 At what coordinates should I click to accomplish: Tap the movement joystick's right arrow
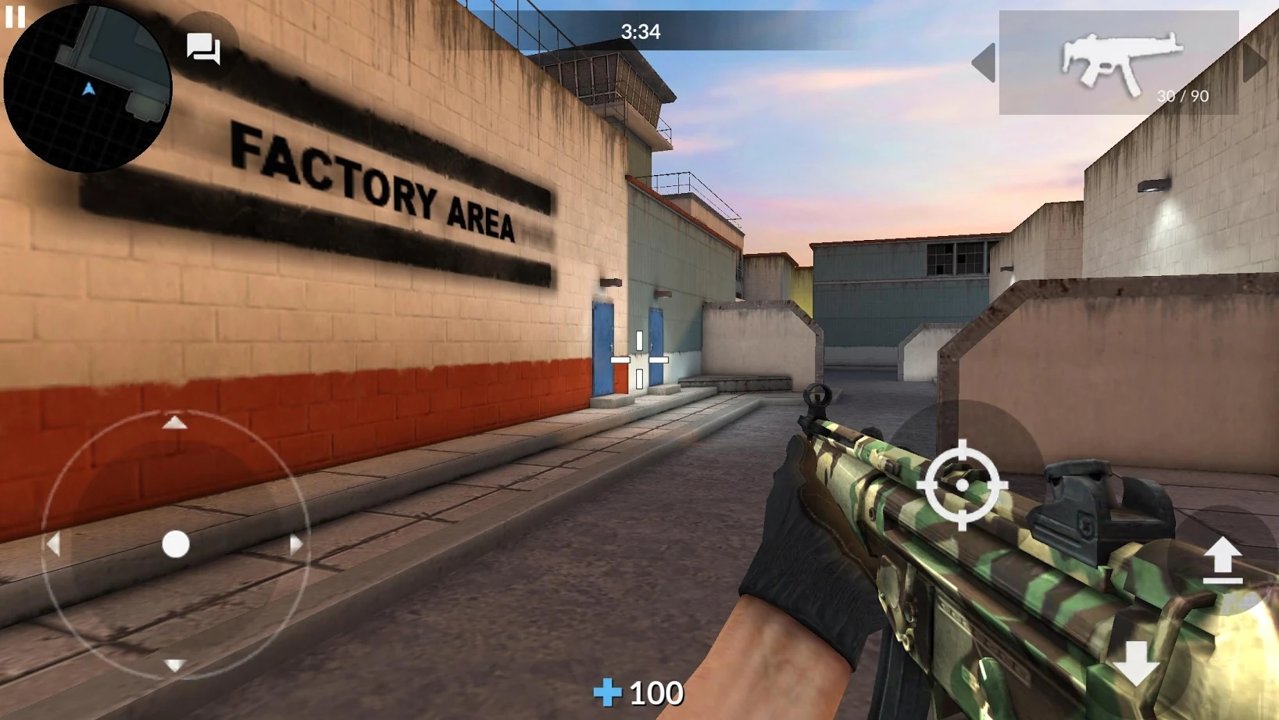296,545
